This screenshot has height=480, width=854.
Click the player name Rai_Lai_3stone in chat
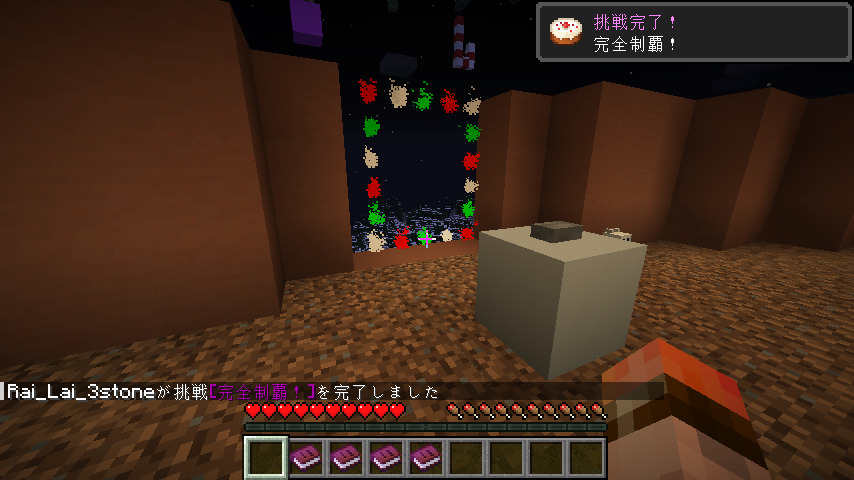click(81, 392)
